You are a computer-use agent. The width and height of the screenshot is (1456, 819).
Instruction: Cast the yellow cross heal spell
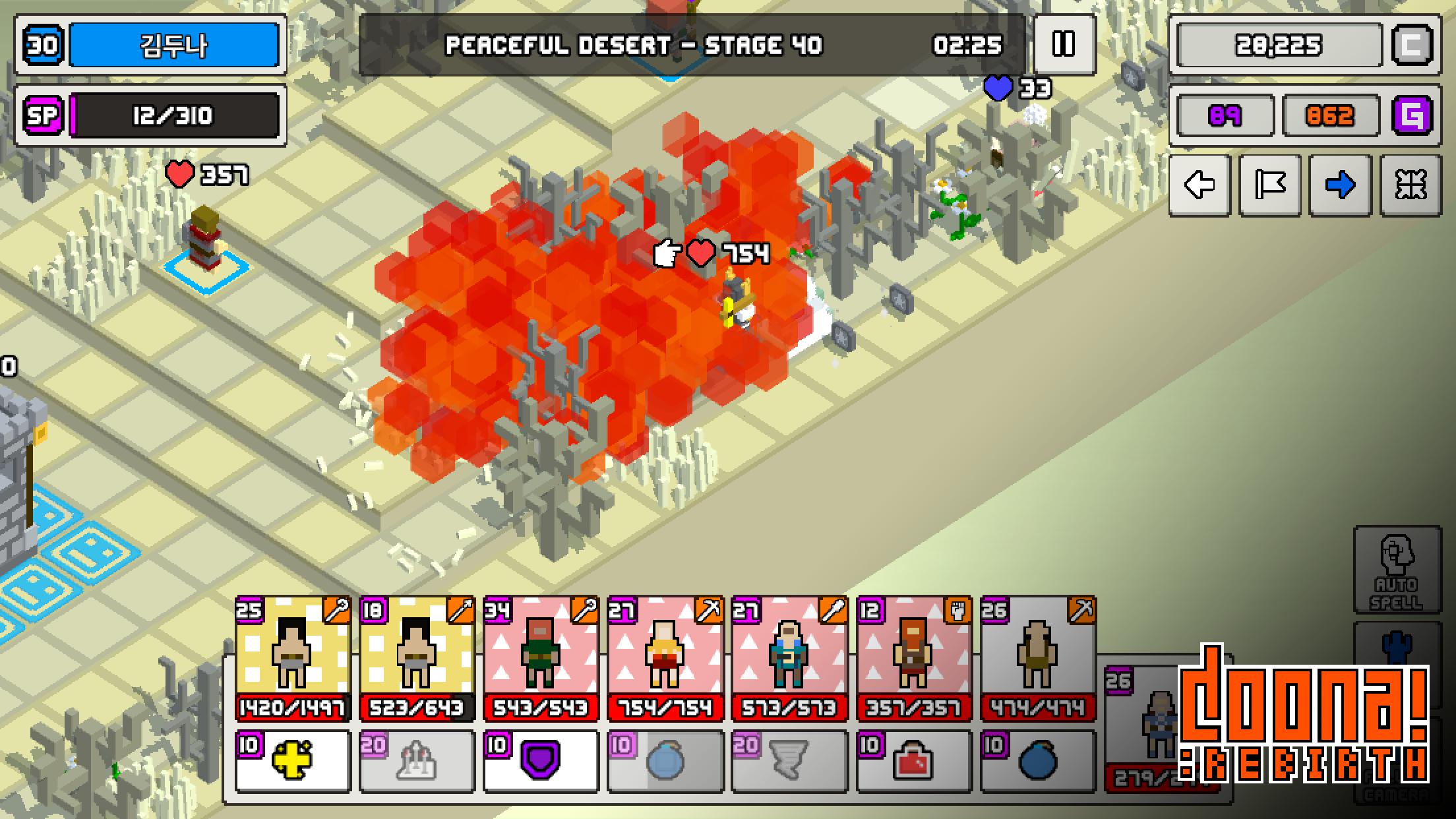(293, 760)
